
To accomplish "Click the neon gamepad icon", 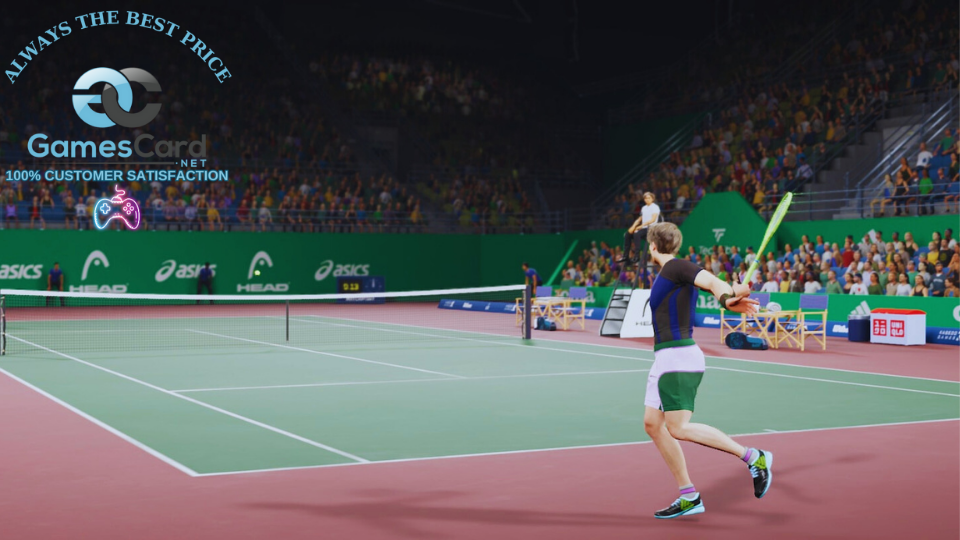I will (x=117, y=209).
